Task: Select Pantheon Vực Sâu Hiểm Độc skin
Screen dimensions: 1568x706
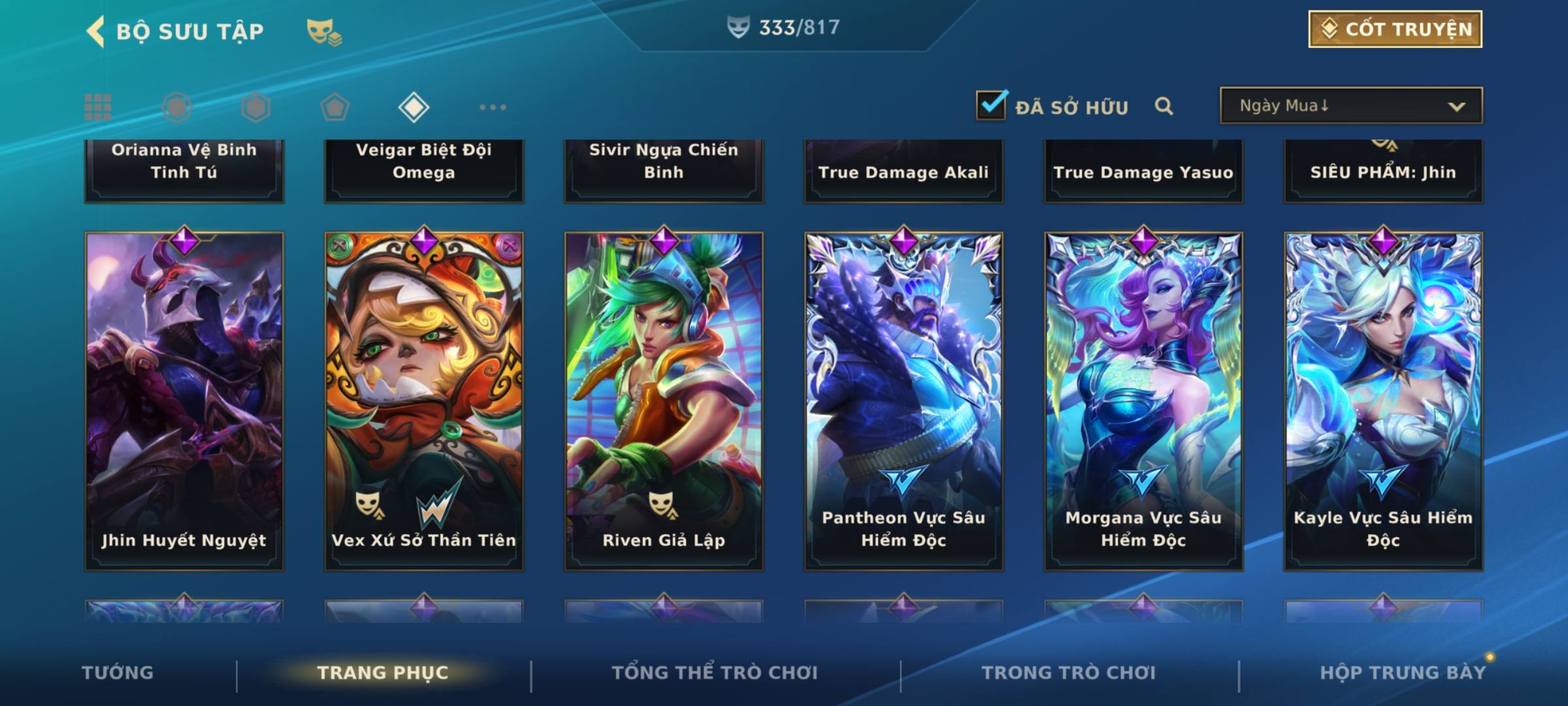Action: 904,400
